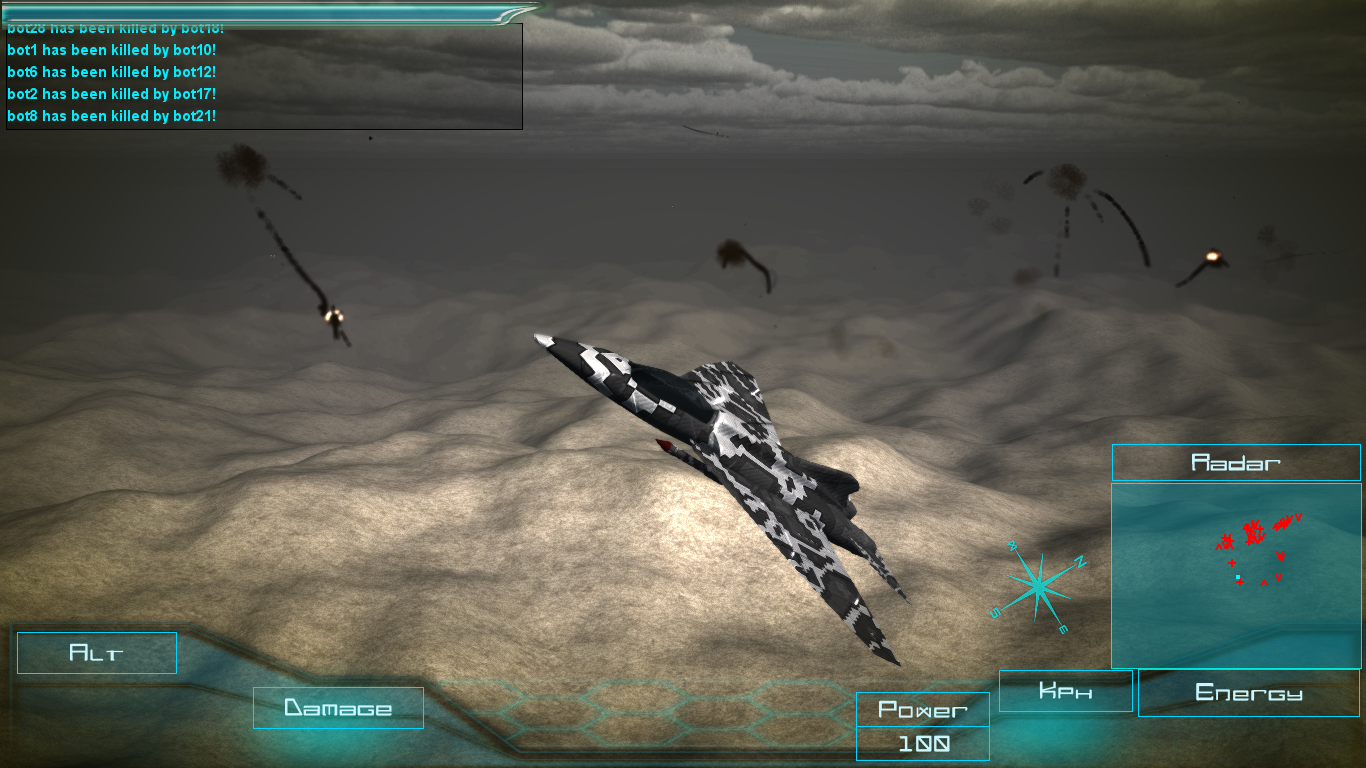1366x768 pixels.
Task: Click the white blip on the radar
Action: [1238, 576]
